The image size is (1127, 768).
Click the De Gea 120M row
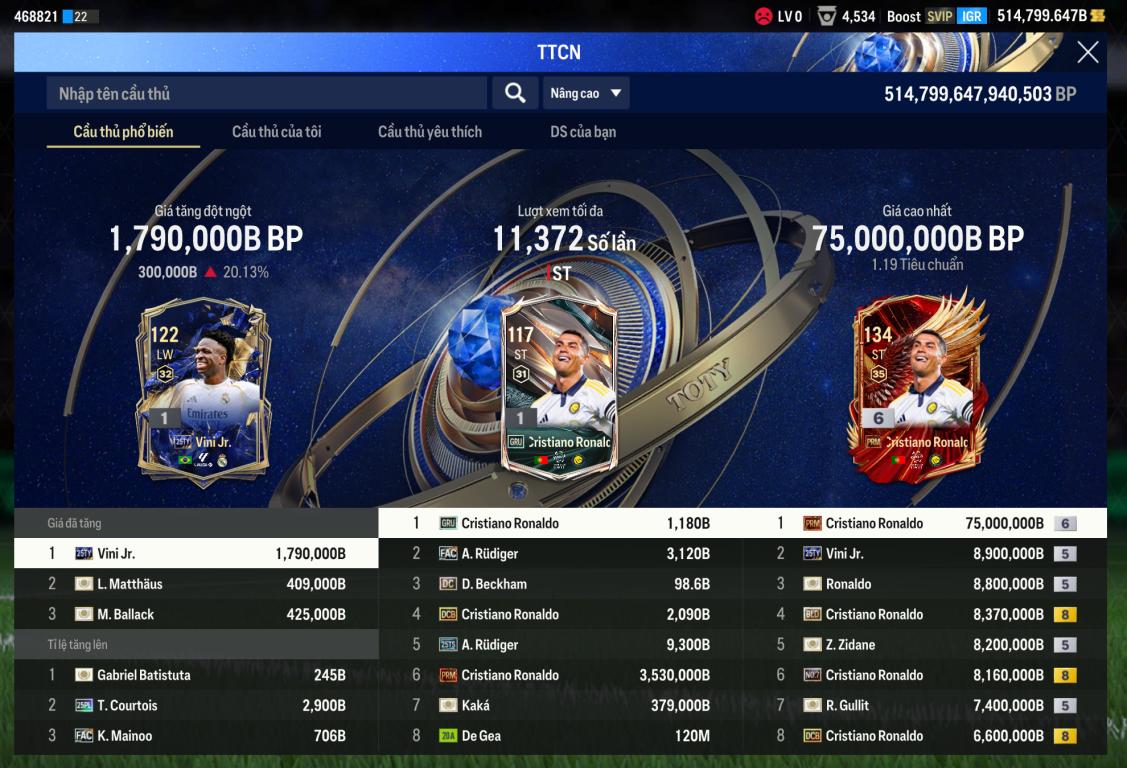560,736
